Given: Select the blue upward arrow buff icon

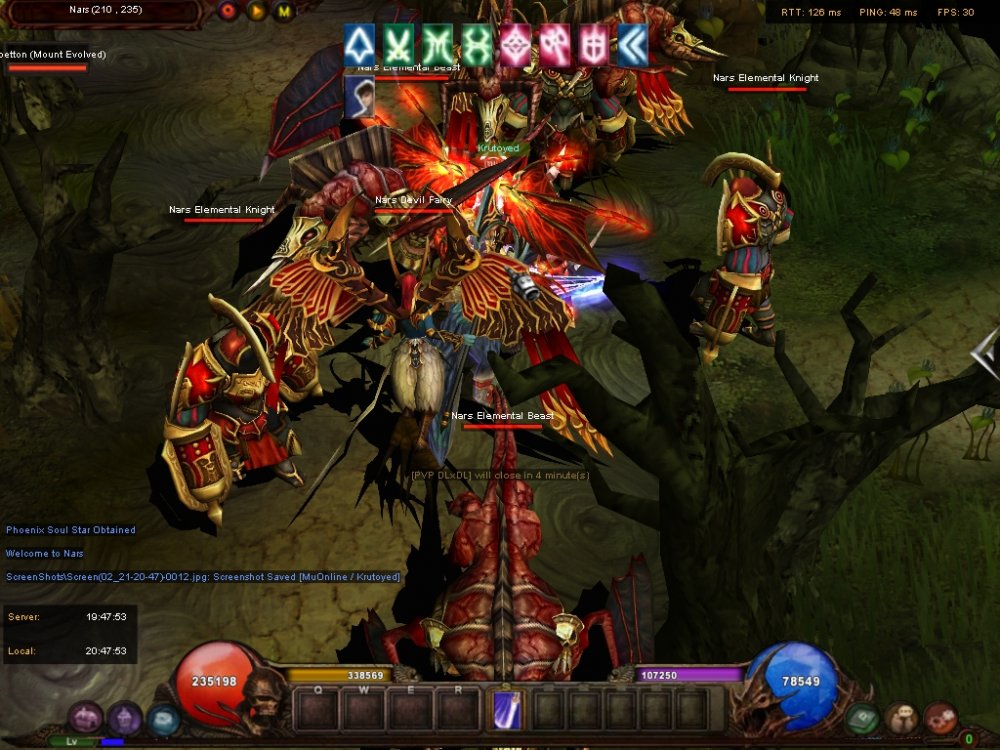Looking at the screenshot, I should 359,45.
